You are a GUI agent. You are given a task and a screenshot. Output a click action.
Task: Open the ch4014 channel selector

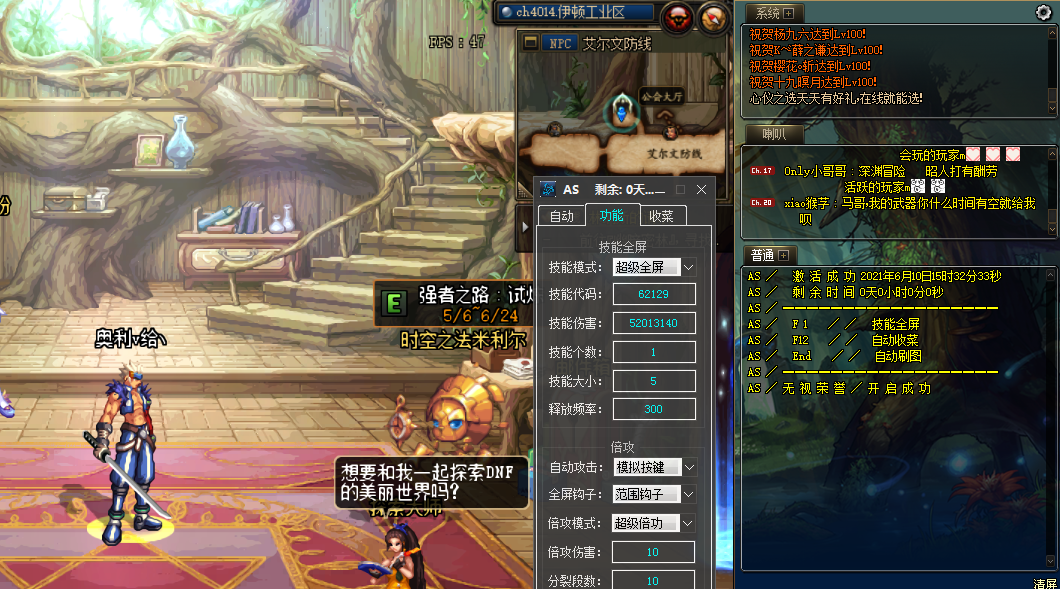pos(576,13)
